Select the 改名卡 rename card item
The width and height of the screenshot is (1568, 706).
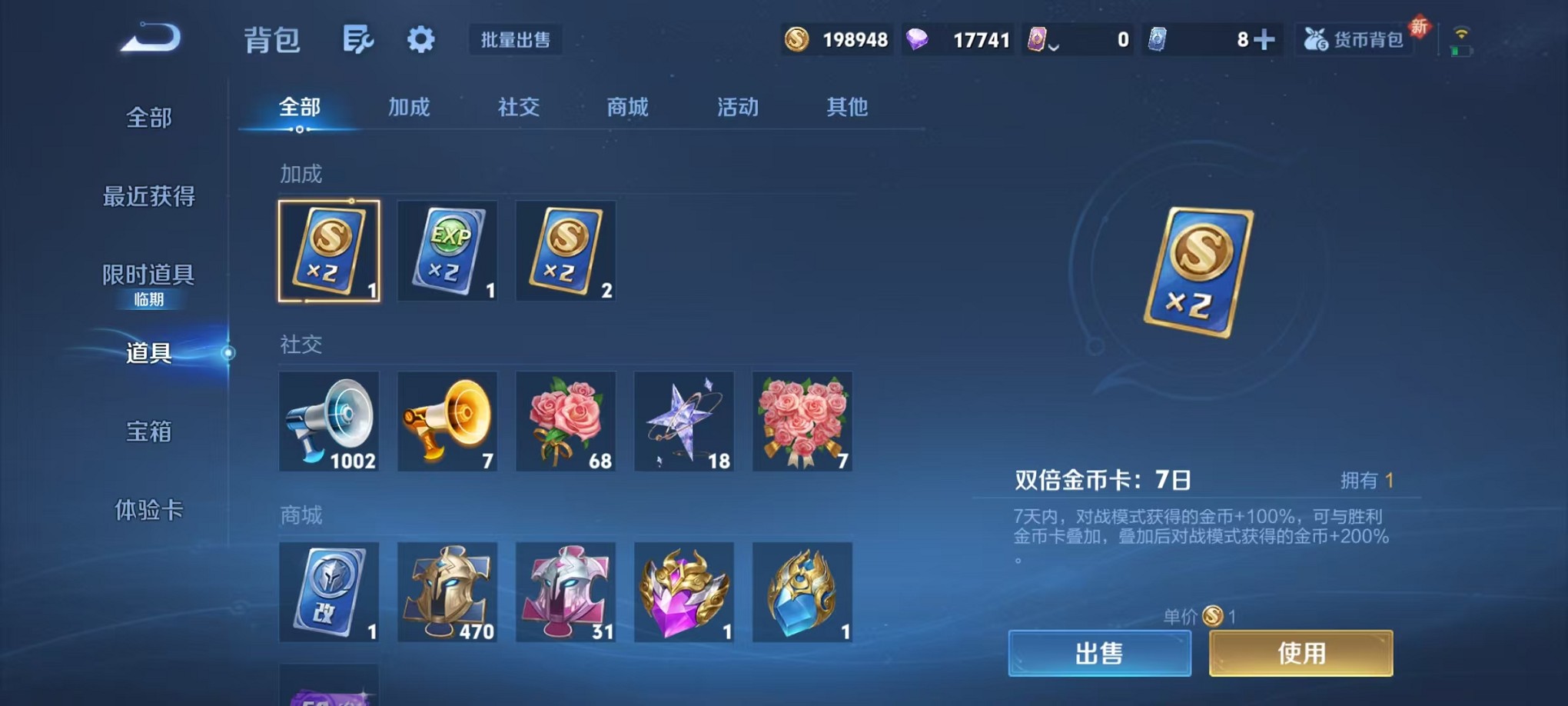click(x=328, y=592)
